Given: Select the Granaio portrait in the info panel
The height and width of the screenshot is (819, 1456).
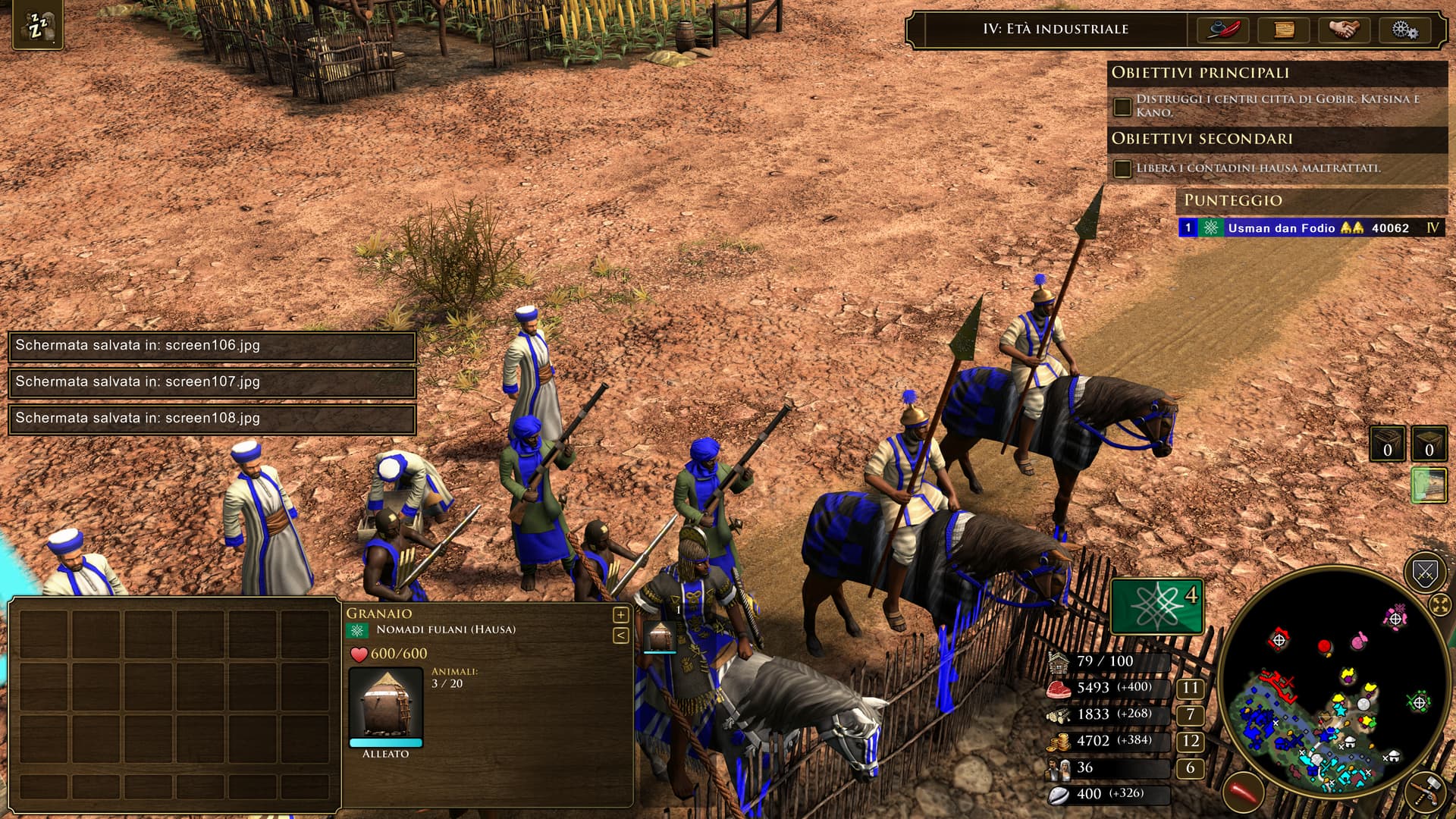Looking at the screenshot, I should point(385,705).
